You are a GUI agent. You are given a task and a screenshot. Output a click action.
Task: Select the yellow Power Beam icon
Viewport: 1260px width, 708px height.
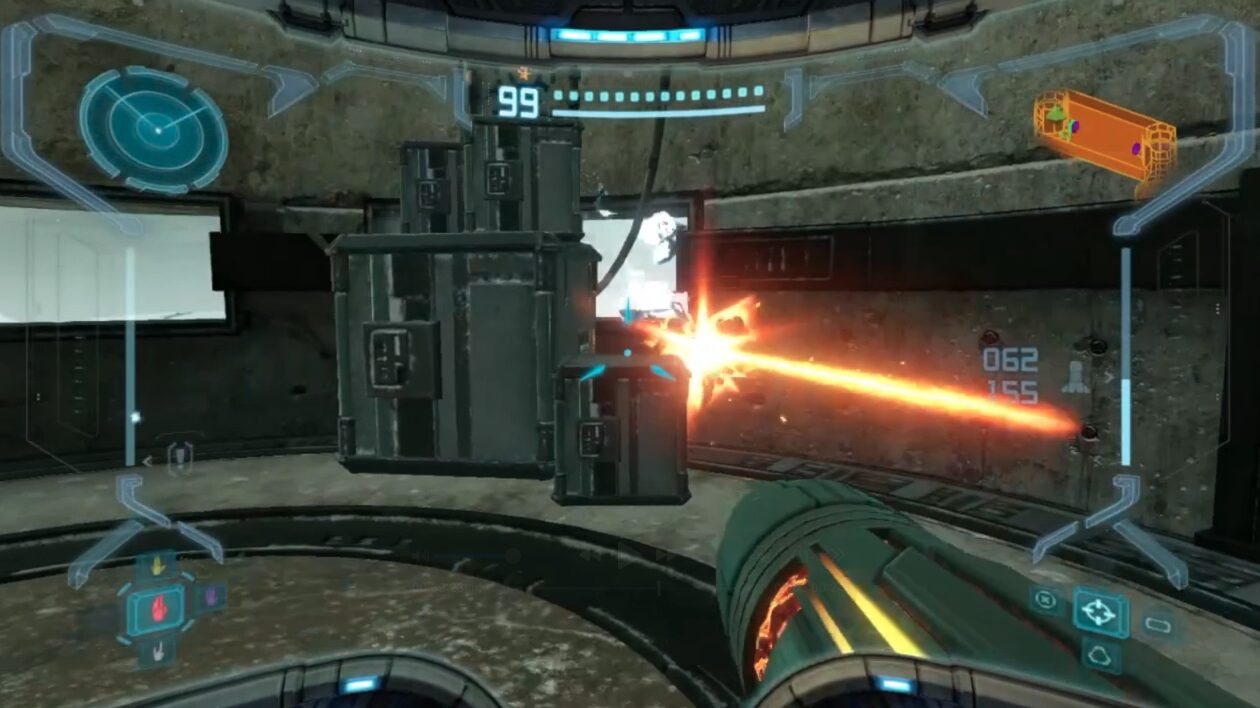[x=157, y=566]
